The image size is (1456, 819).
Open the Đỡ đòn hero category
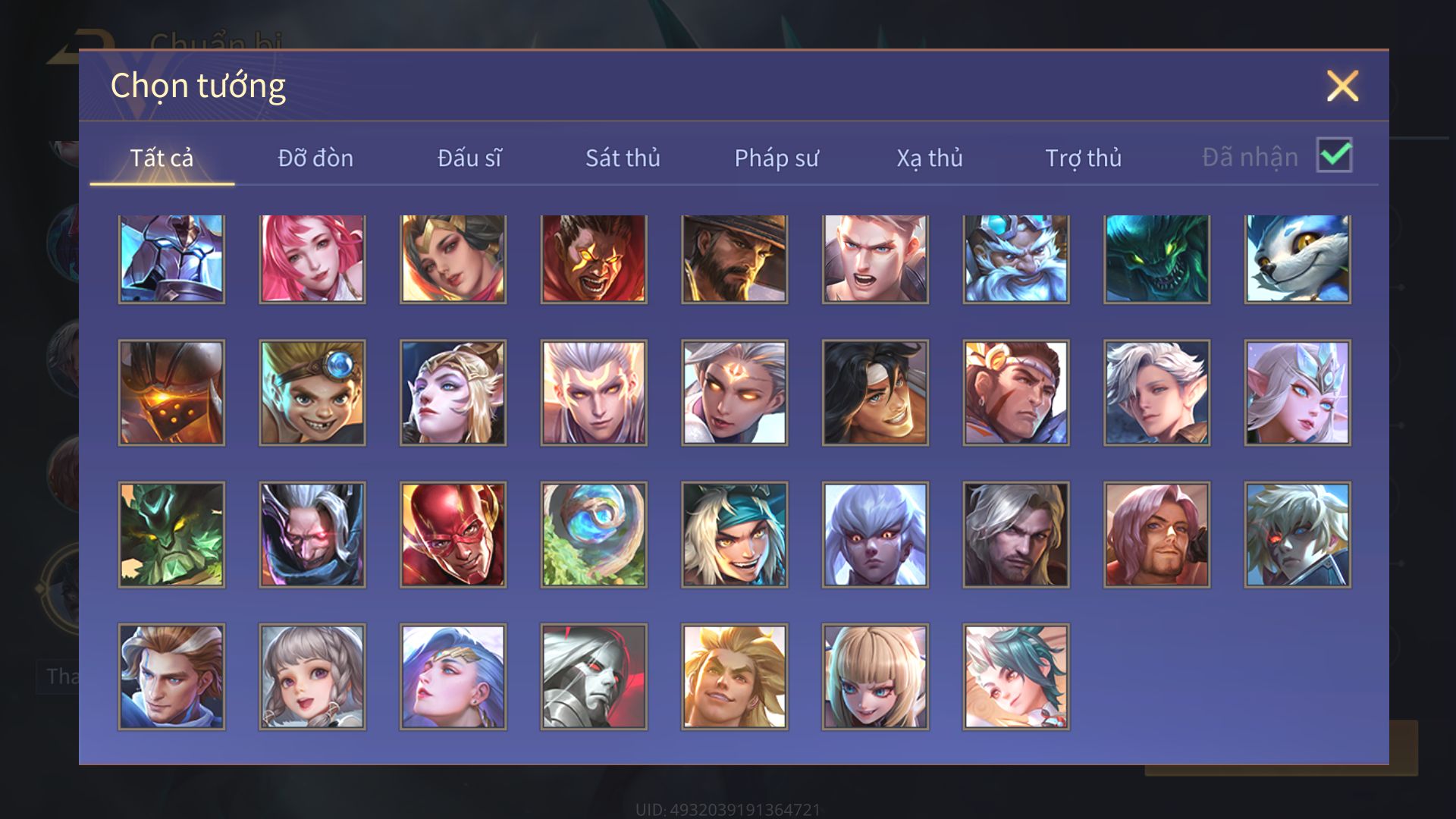[x=315, y=158]
